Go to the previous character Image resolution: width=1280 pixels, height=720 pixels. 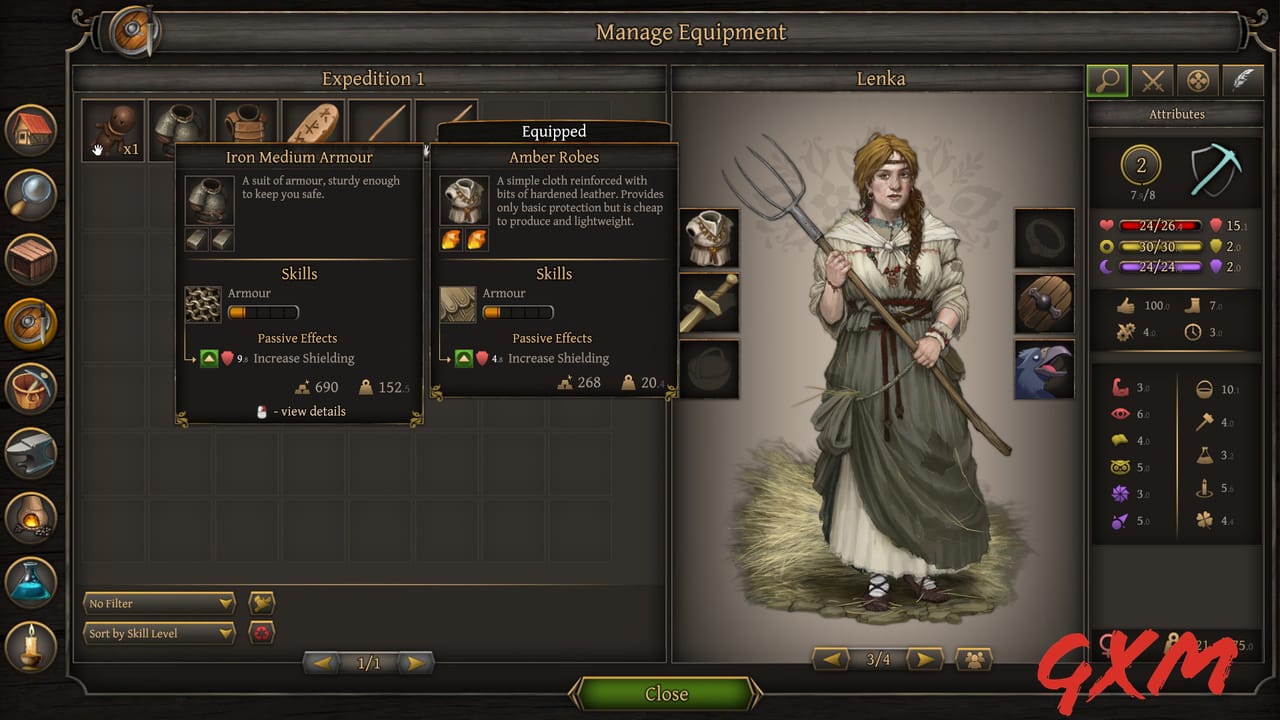click(831, 659)
